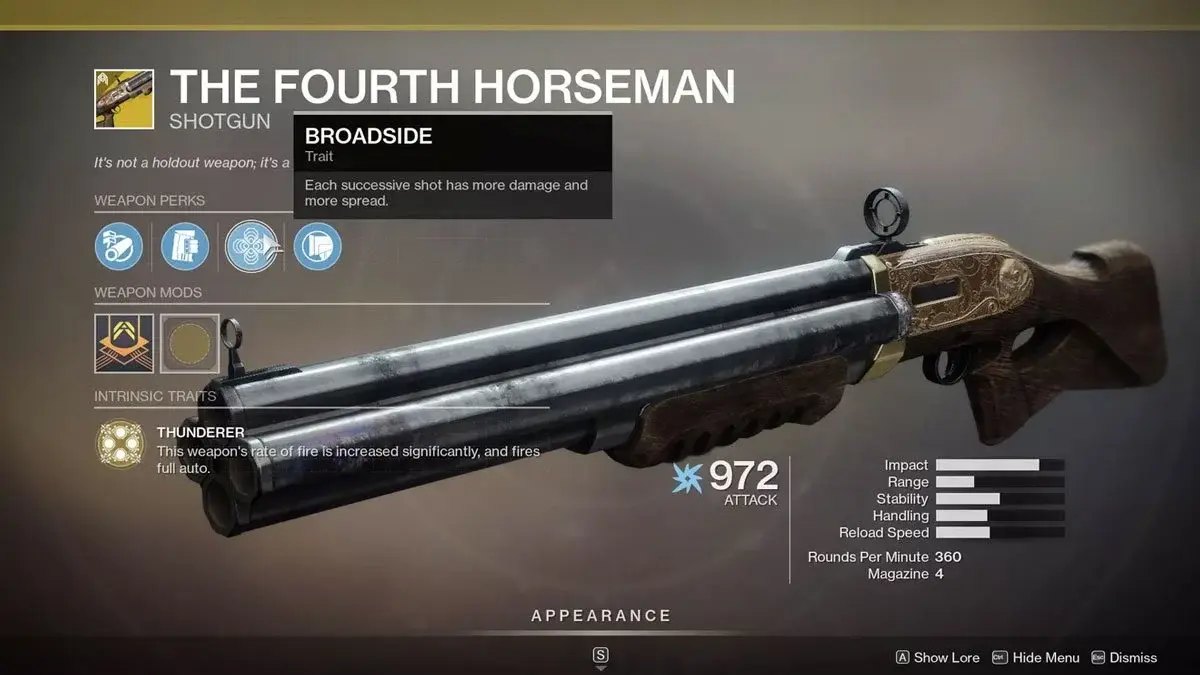This screenshot has width=1200, height=675.
Task: Select the magazine weapon perk icon
Action: click(x=185, y=246)
